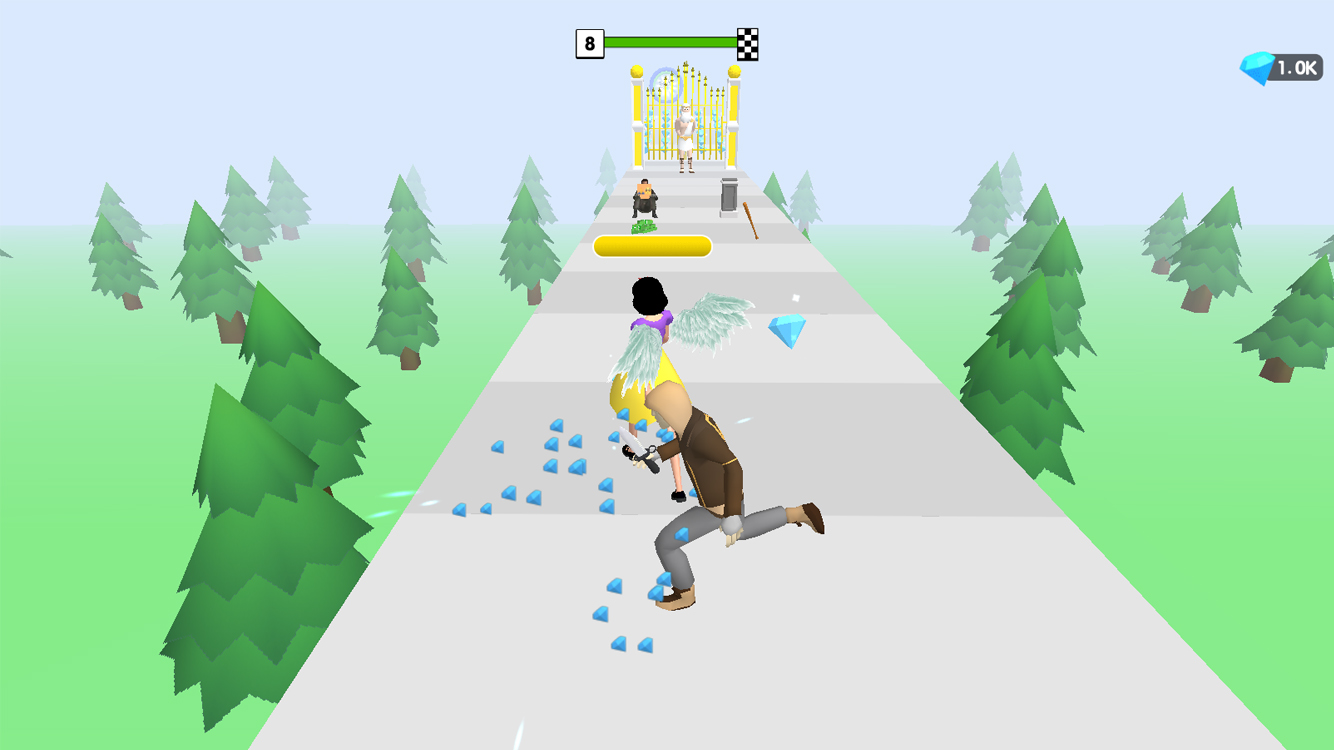Click the blue gem counter icon
The image size is (1334, 750).
(x=1257, y=66)
